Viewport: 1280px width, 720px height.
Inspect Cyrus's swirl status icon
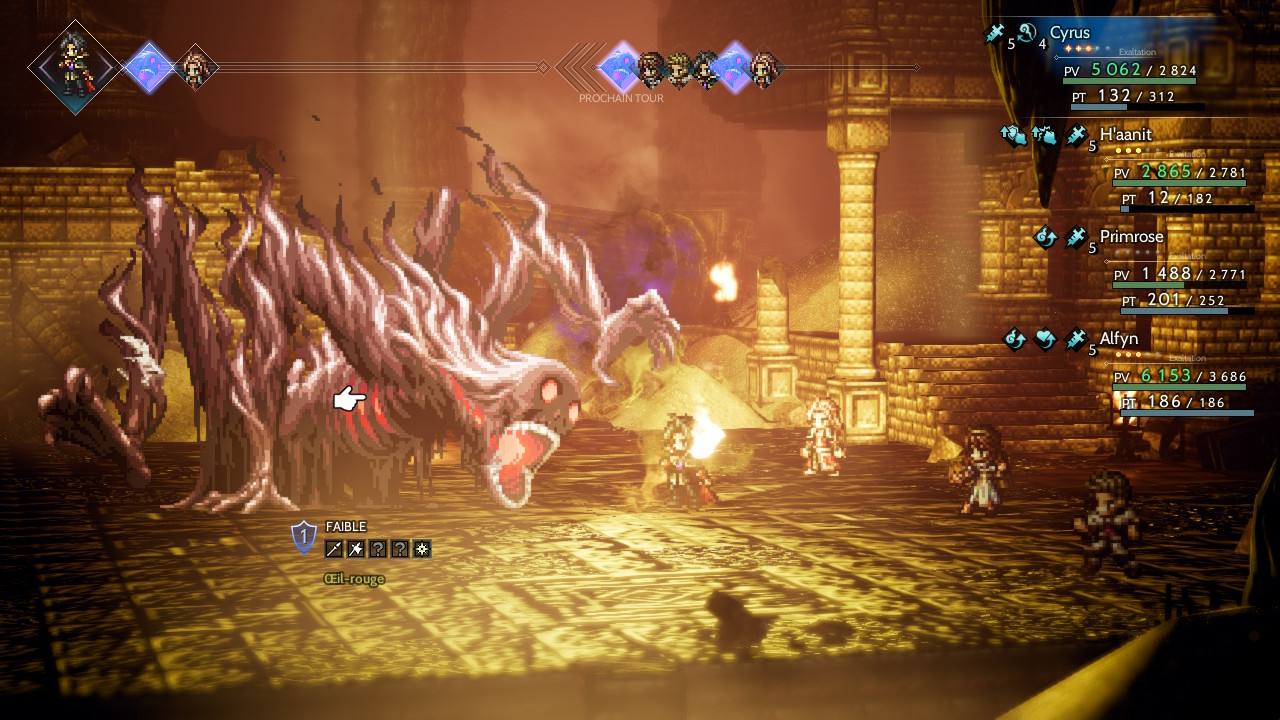tap(1028, 34)
